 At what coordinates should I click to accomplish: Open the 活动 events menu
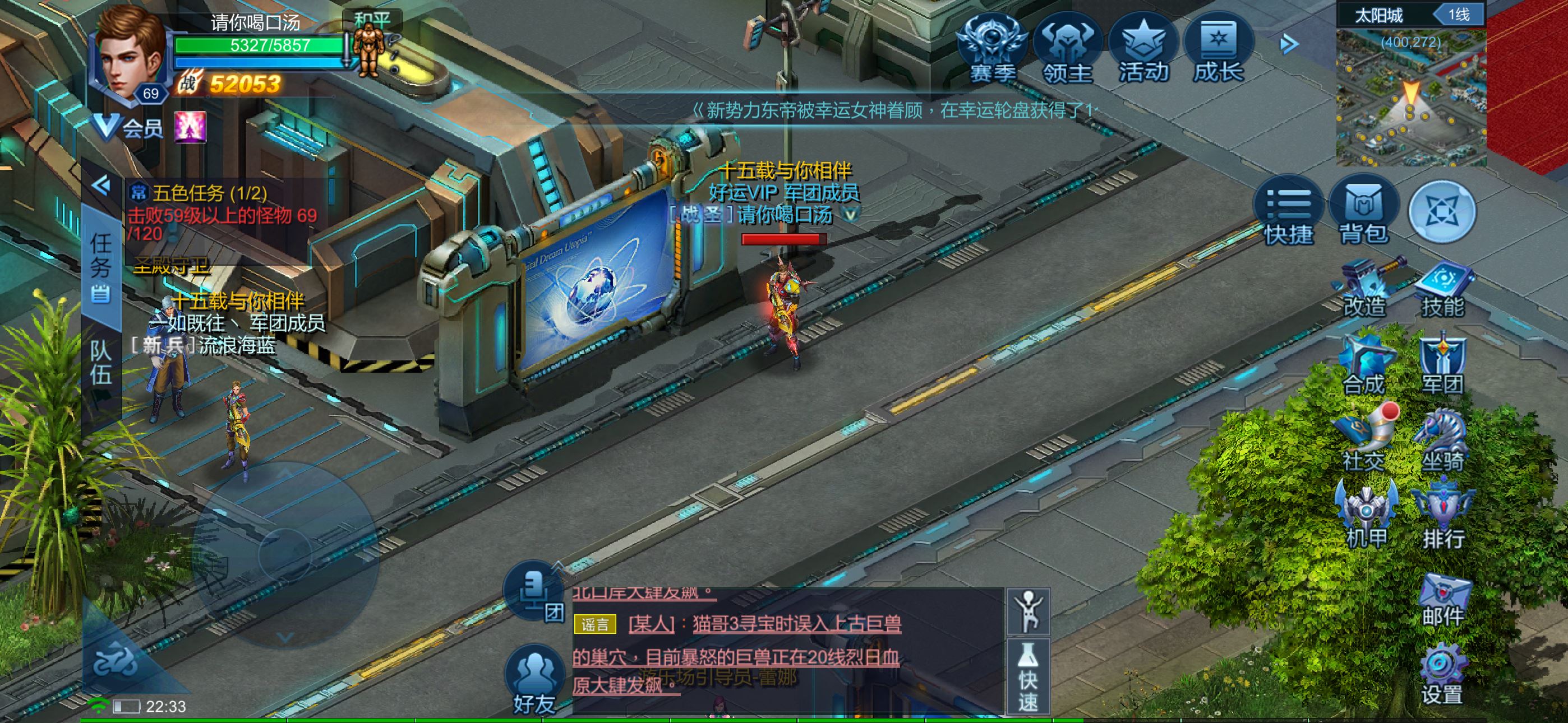pos(1143,50)
